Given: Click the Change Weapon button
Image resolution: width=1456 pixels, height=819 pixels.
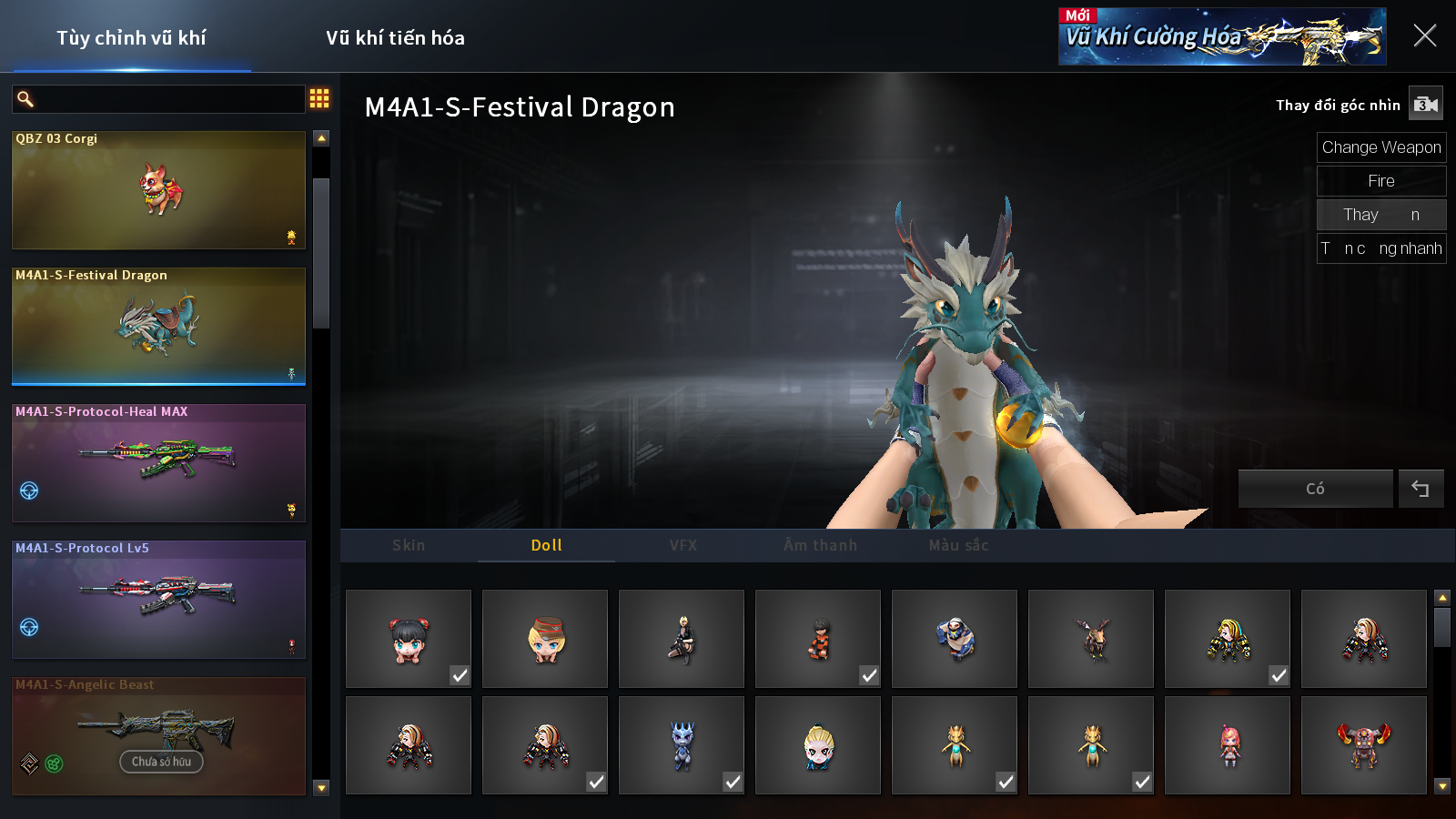Looking at the screenshot, I should [x=1380, y=147].
